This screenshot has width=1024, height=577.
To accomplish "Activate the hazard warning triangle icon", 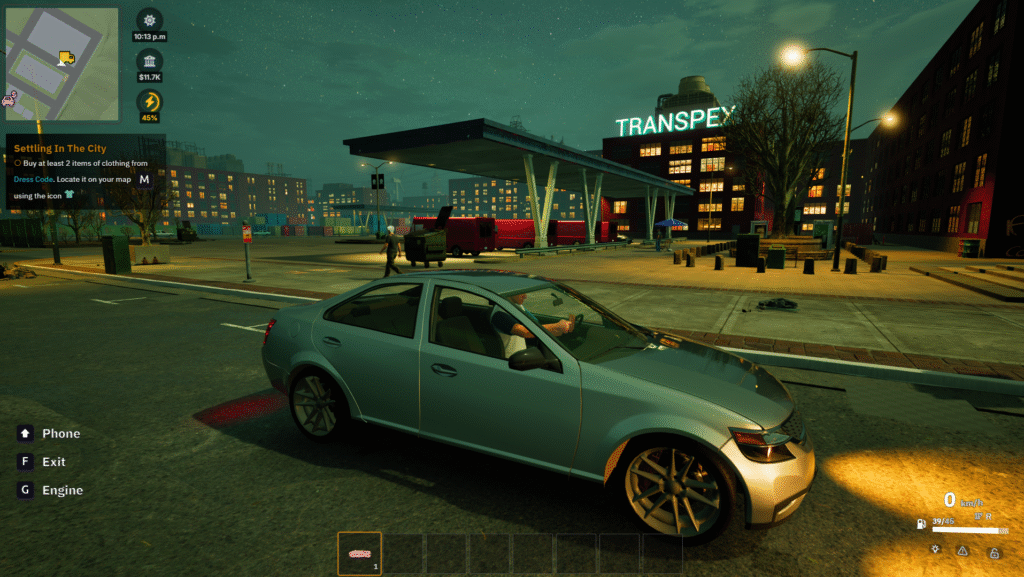I will point(963,550).
